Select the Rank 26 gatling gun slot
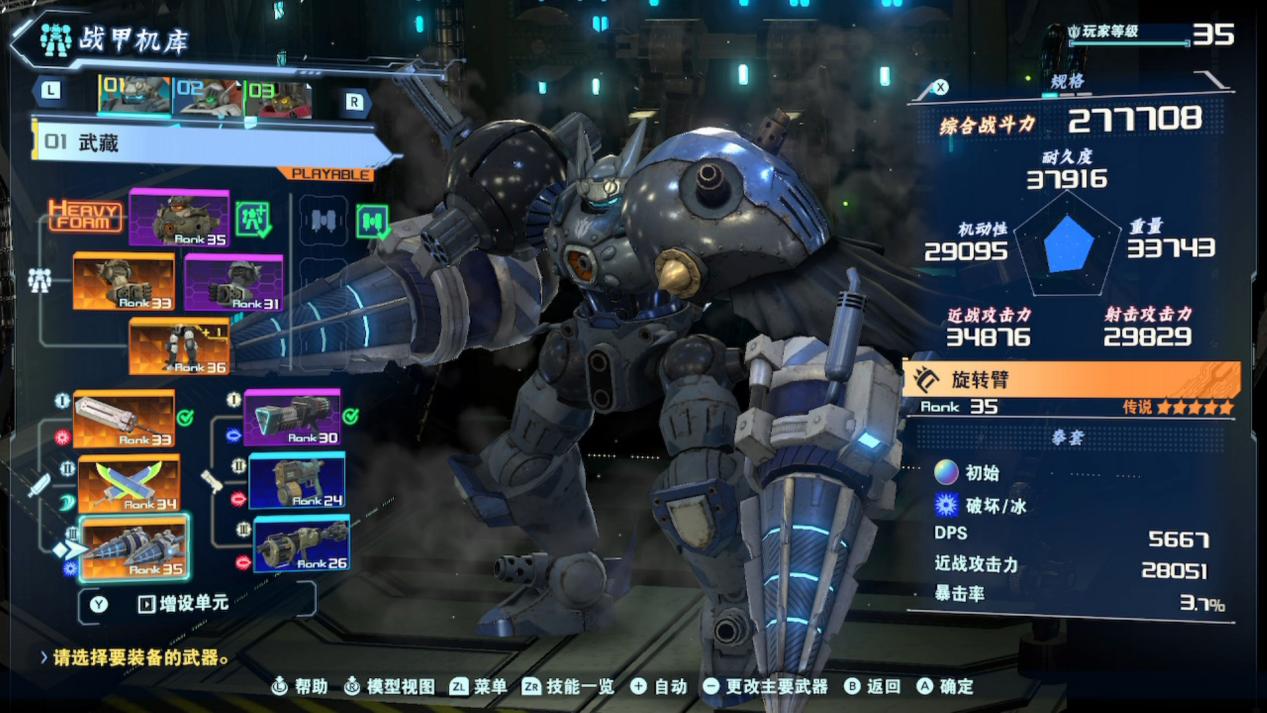This screenshot has height=713, width=1267. pos(301,544)
